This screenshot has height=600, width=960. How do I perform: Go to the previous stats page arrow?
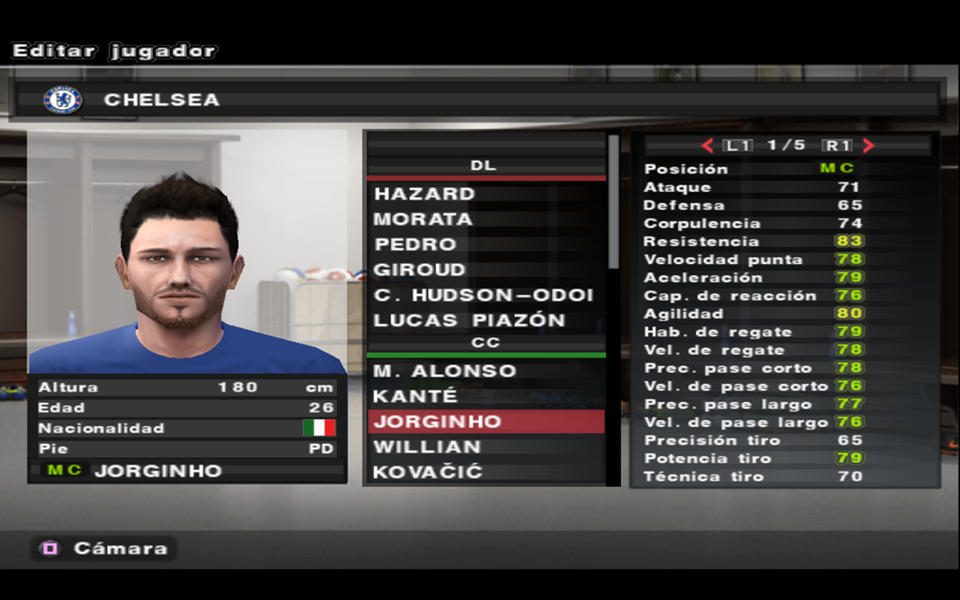707,145
